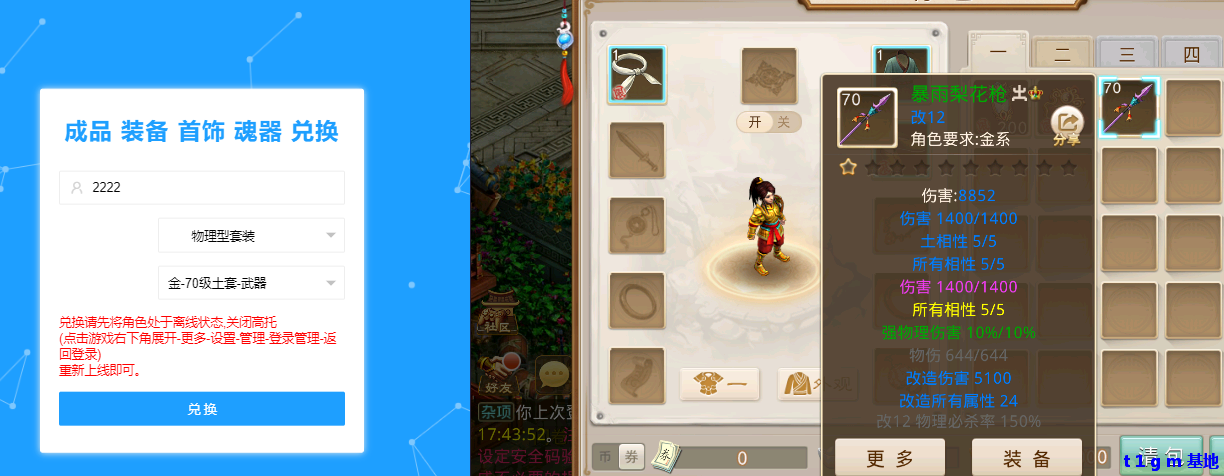
Task: Switch to bag tab 三
Action: pos(1126,54)
